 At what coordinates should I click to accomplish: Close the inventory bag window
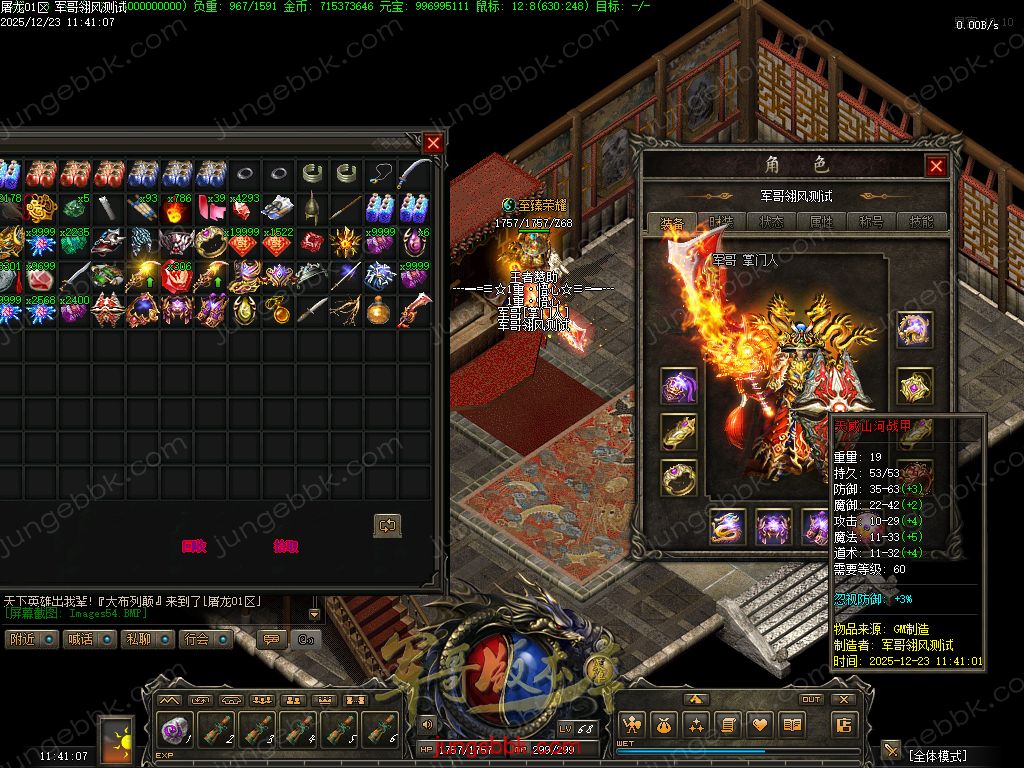pos(433,143)
